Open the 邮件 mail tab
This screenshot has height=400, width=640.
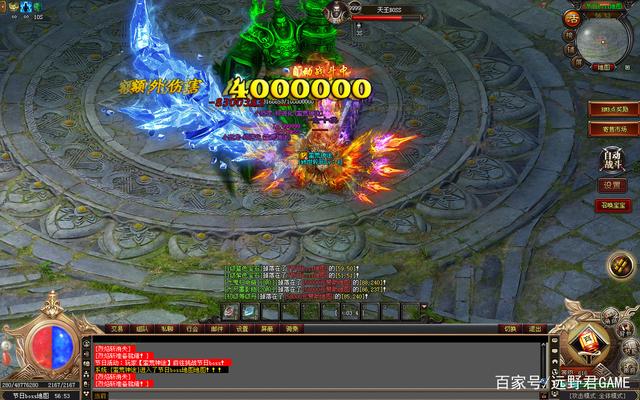pos(217,328)
